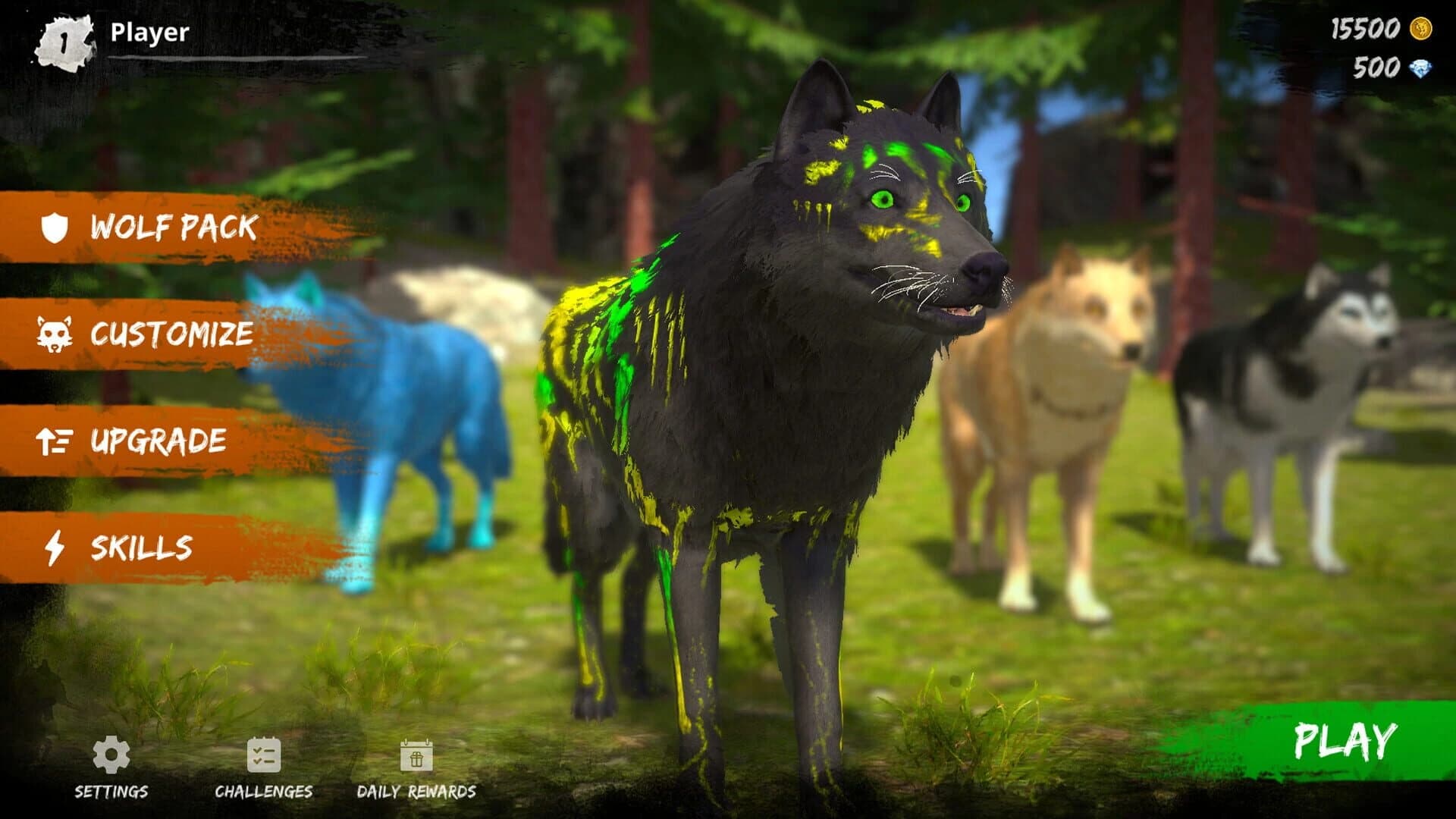Open the Challenges screen from its label
Viewport: 1456px width, 819px height.
264,790
